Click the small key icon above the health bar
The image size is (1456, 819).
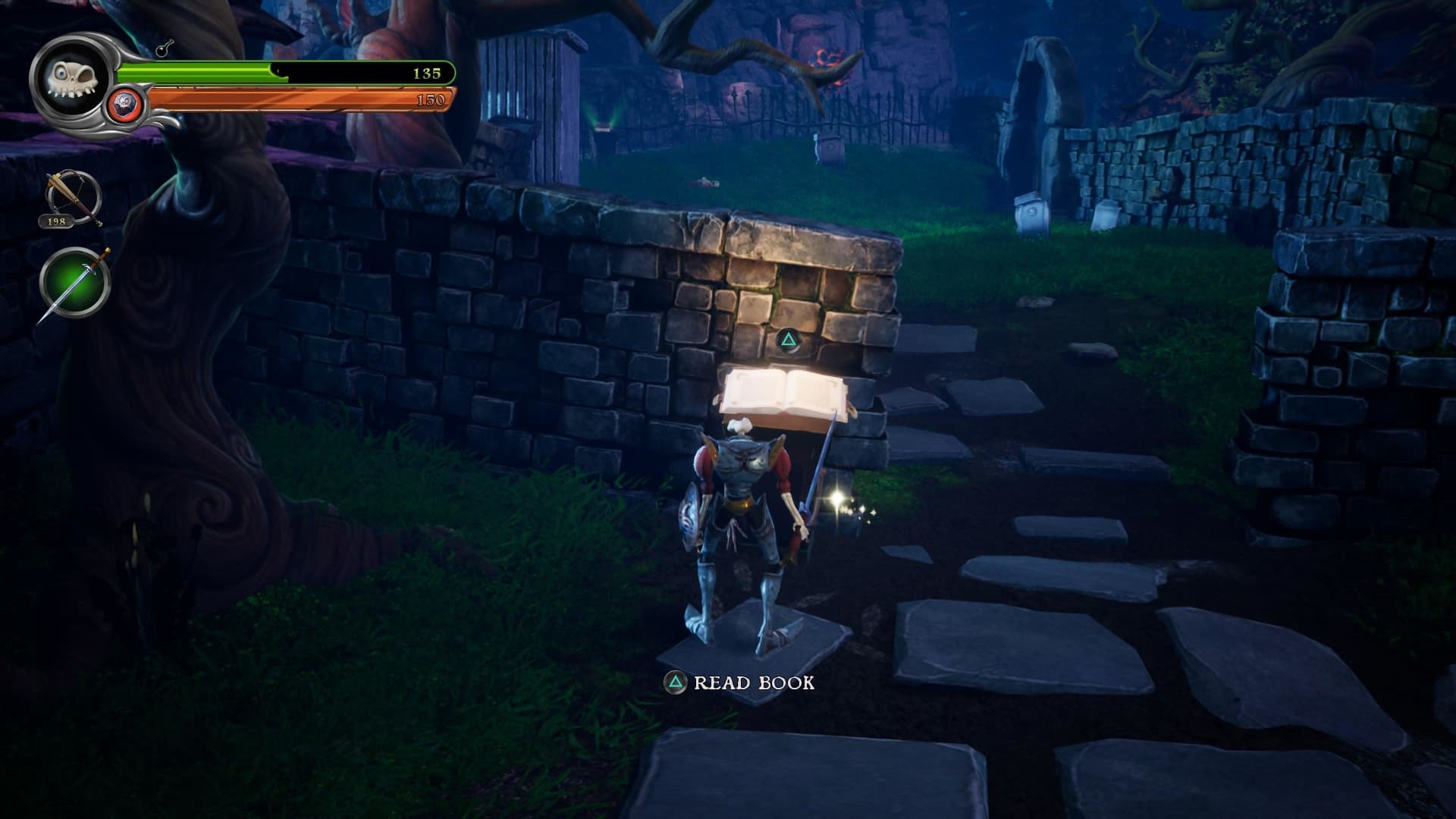[x=163, y=52]
